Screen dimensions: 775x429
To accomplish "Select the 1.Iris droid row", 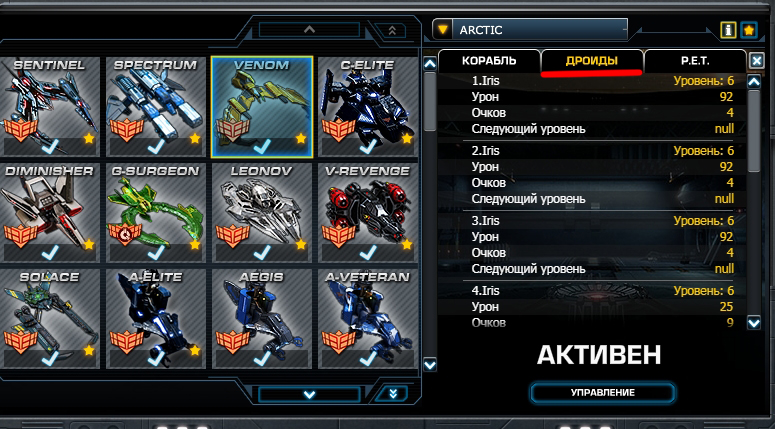I will pos(594,81).
